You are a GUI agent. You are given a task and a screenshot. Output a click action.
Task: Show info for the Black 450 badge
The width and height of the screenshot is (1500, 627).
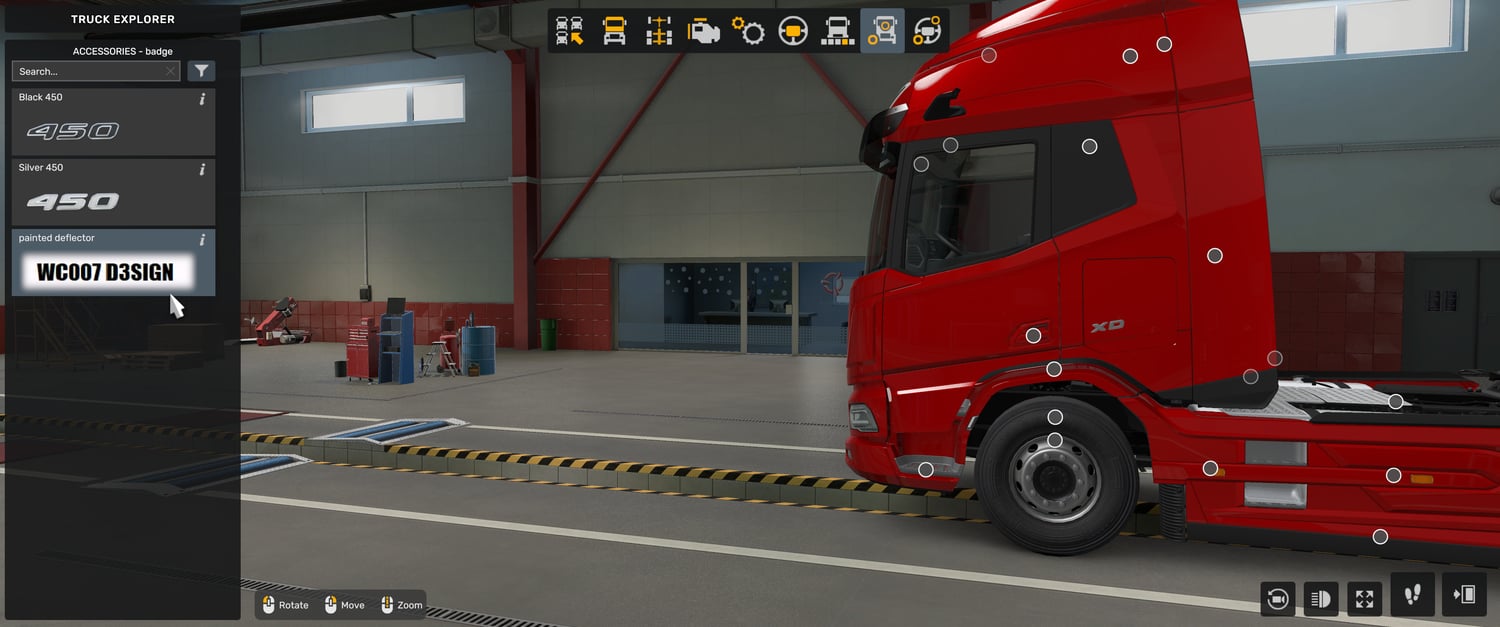click(x=203, y=99)
